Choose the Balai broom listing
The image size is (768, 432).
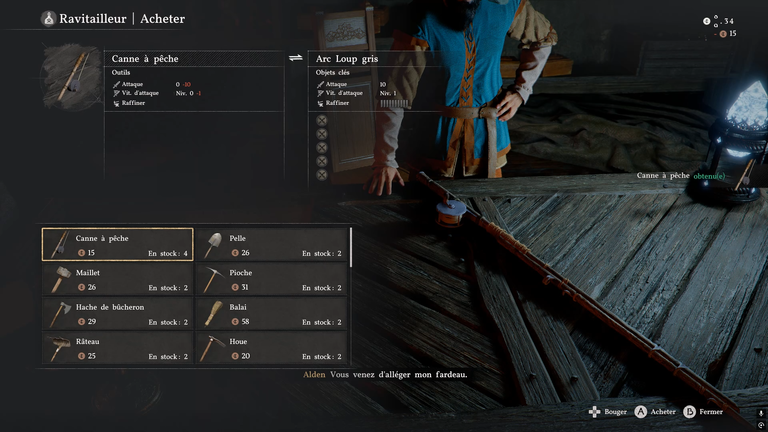click(x=271, y=314)
